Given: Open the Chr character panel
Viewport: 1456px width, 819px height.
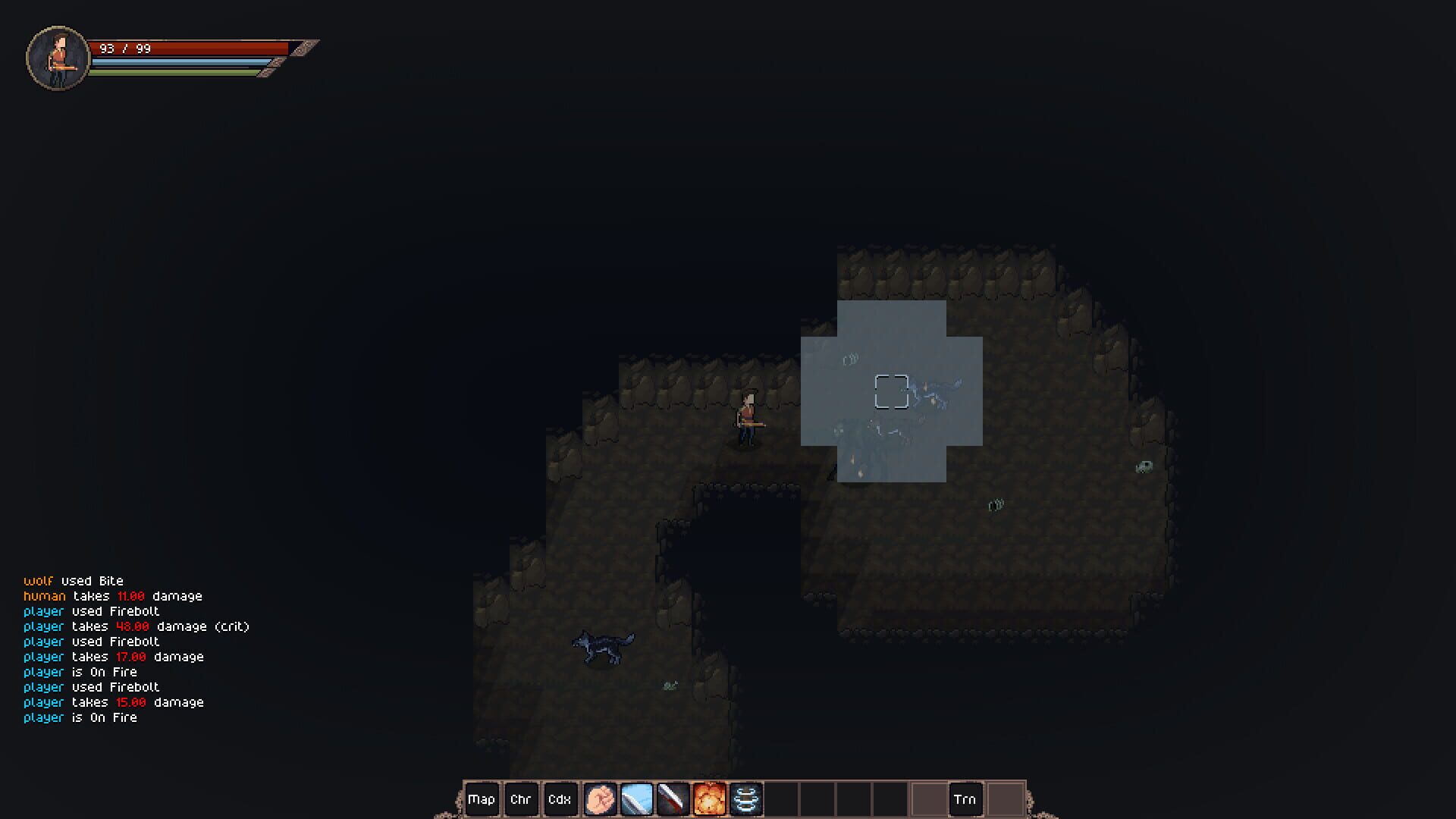Looking at the screenshot, I should click(522, 799).
